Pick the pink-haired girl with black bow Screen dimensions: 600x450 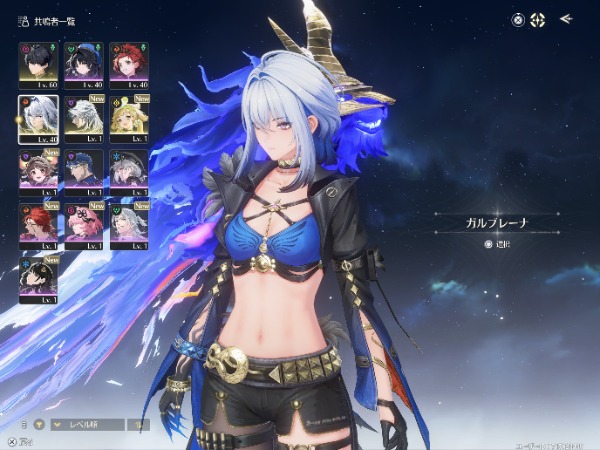point(83,226)
